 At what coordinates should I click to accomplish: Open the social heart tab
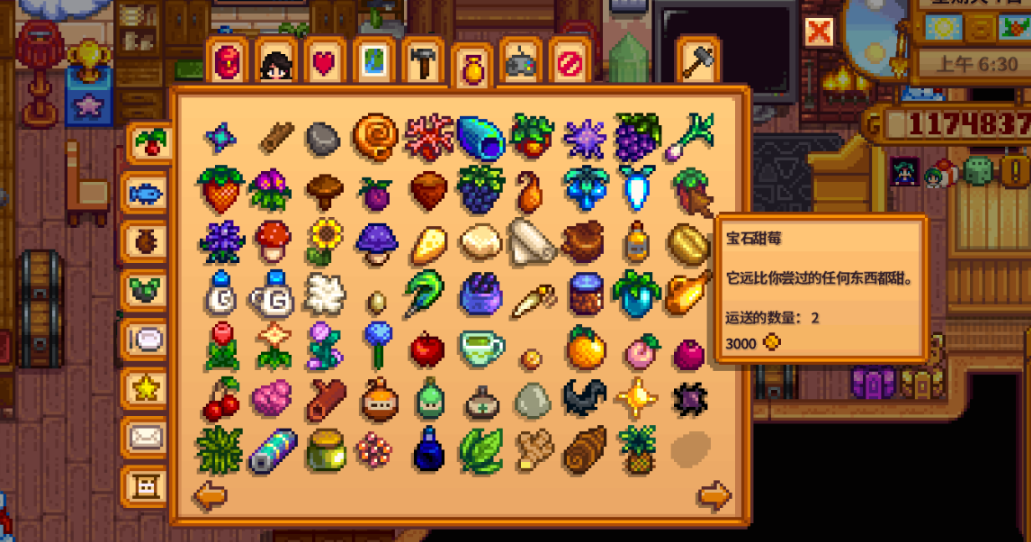point(324,64)
